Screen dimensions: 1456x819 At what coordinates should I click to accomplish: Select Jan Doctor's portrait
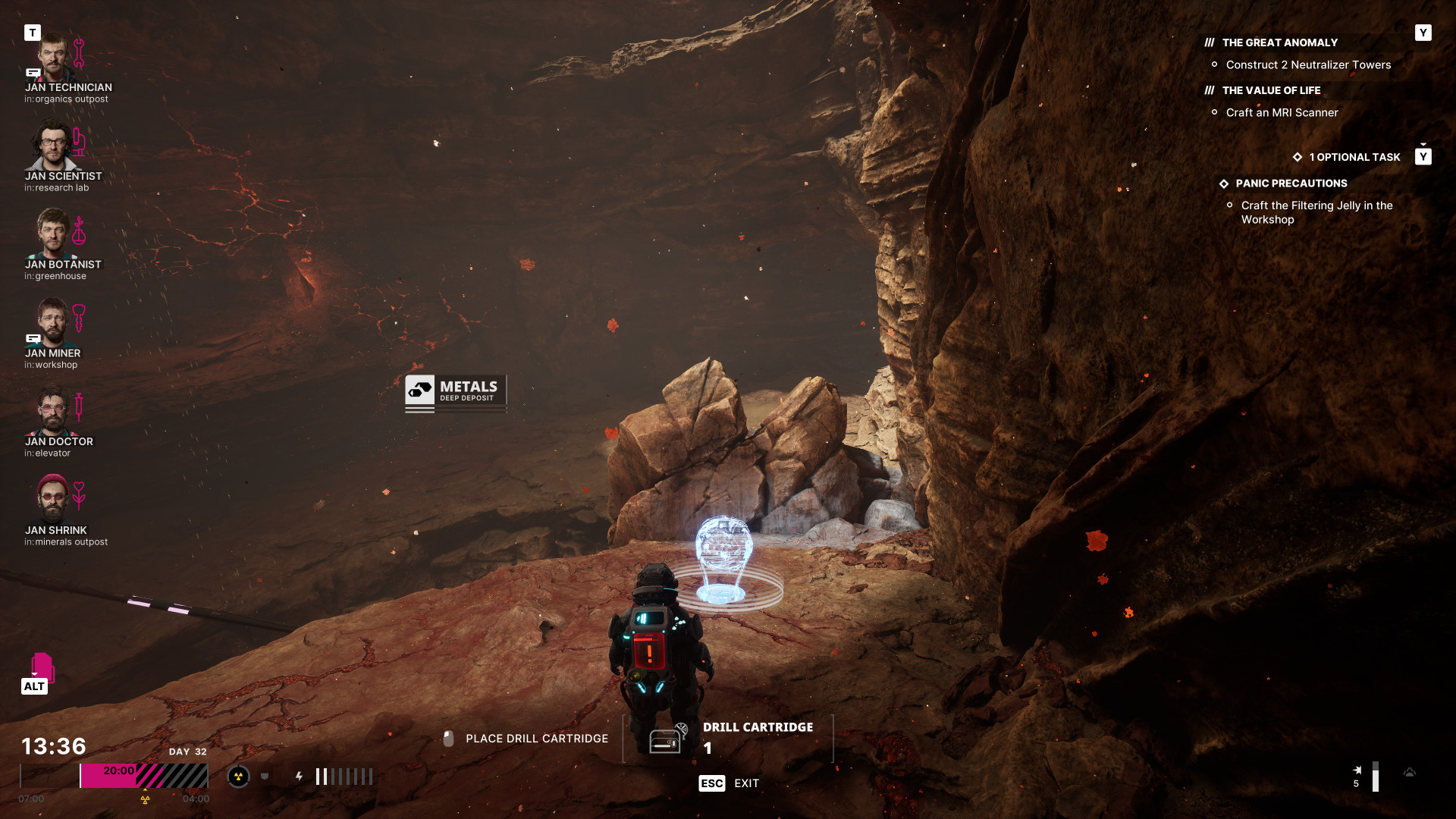coord(53,411)
